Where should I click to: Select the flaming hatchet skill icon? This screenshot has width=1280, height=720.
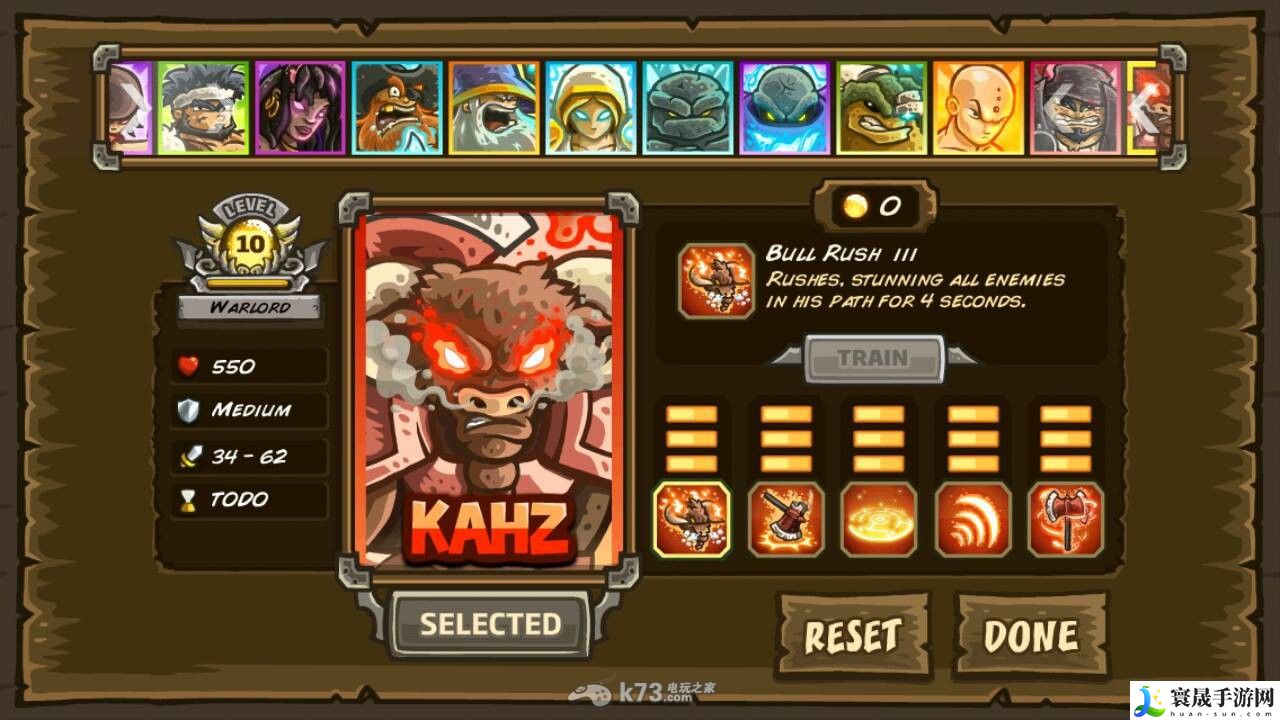[x=786, y=519]
